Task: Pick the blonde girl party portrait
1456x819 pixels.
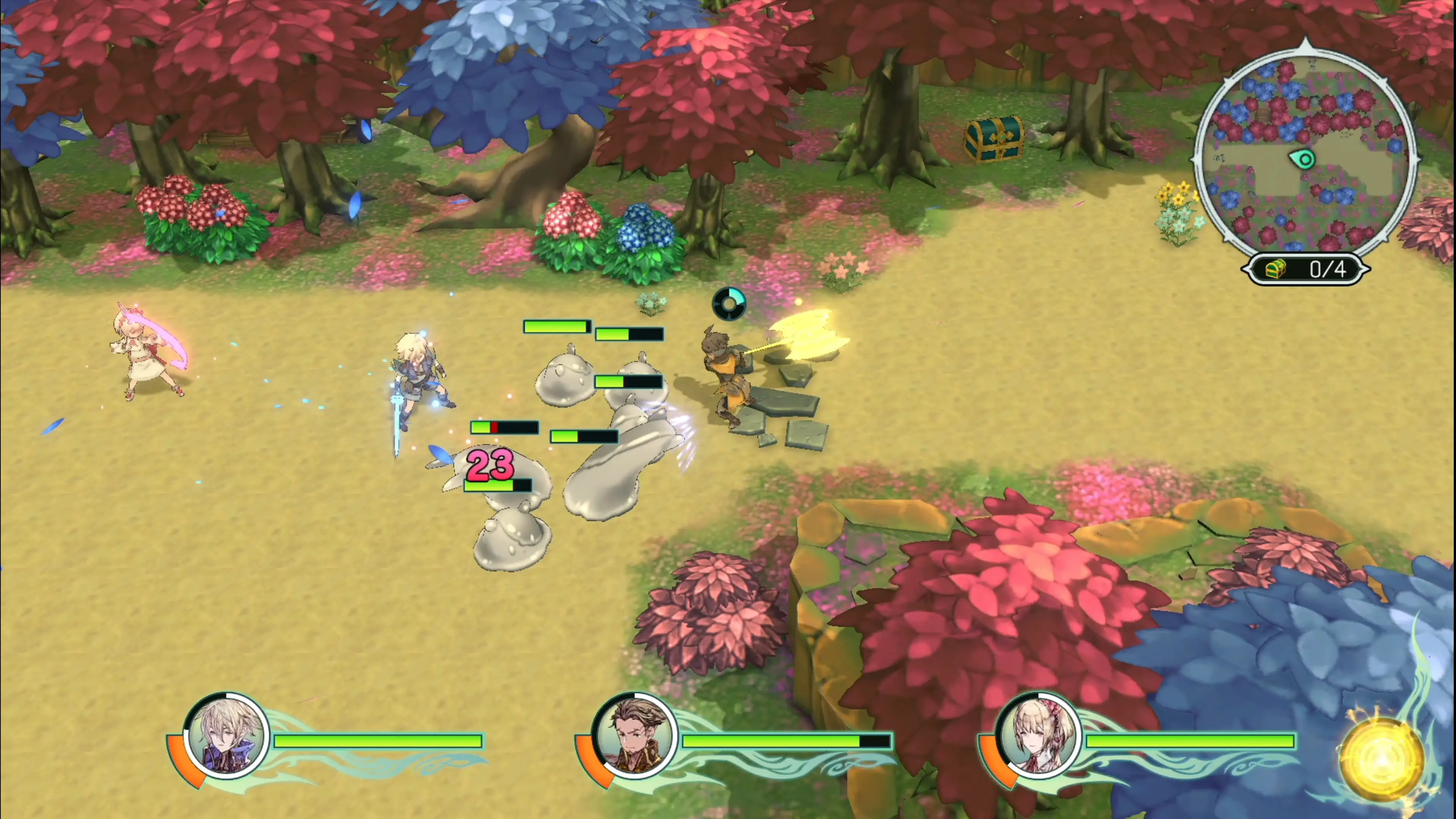Action: [1039, 736]
